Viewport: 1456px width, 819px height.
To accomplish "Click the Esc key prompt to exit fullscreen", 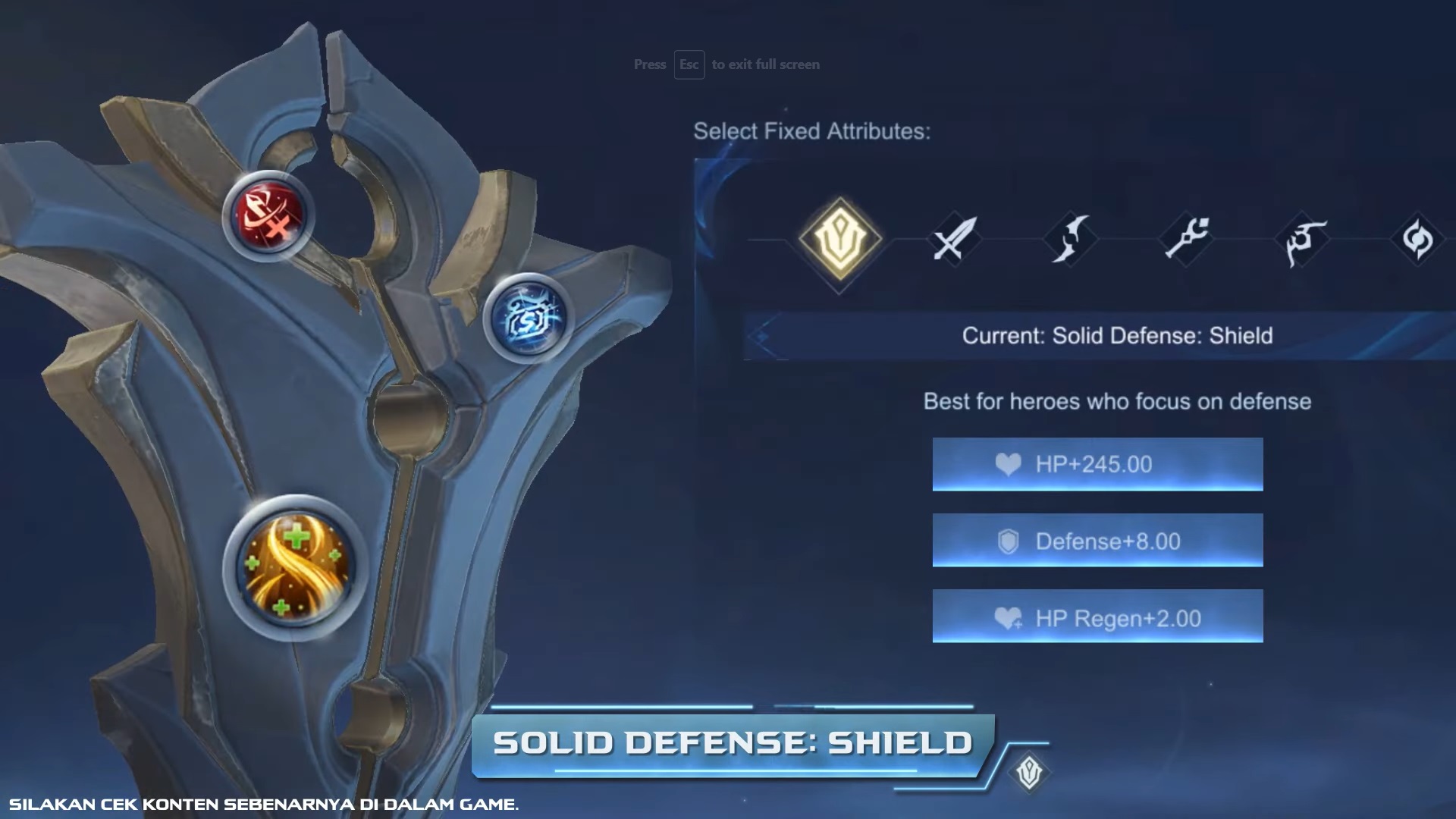I will pos(689,64).
